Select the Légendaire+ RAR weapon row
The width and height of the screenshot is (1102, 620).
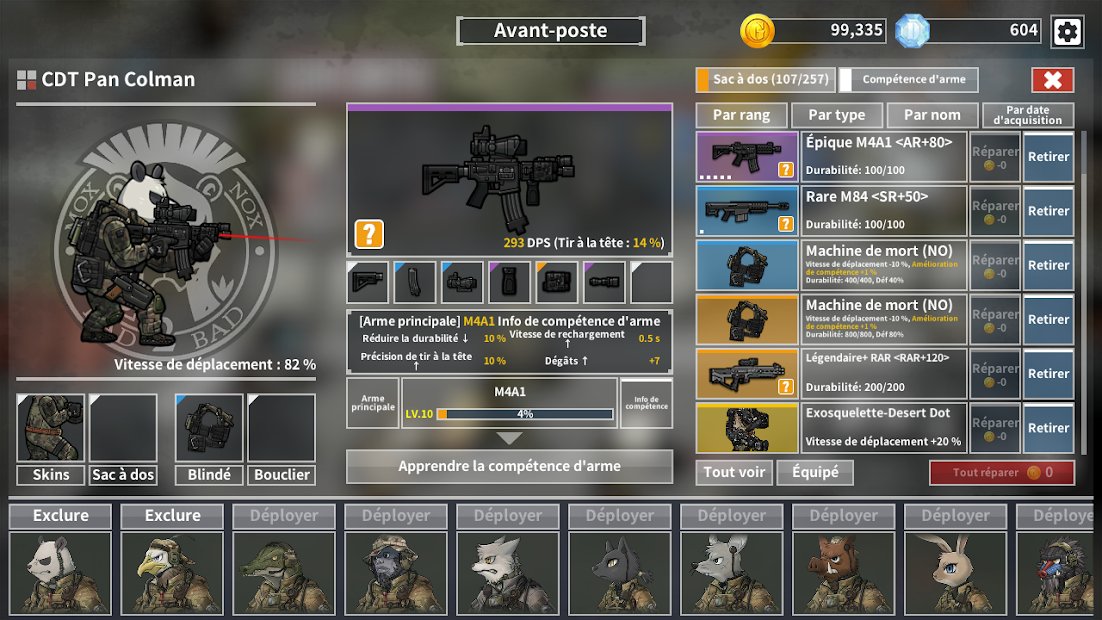click(x=885, y=373)
